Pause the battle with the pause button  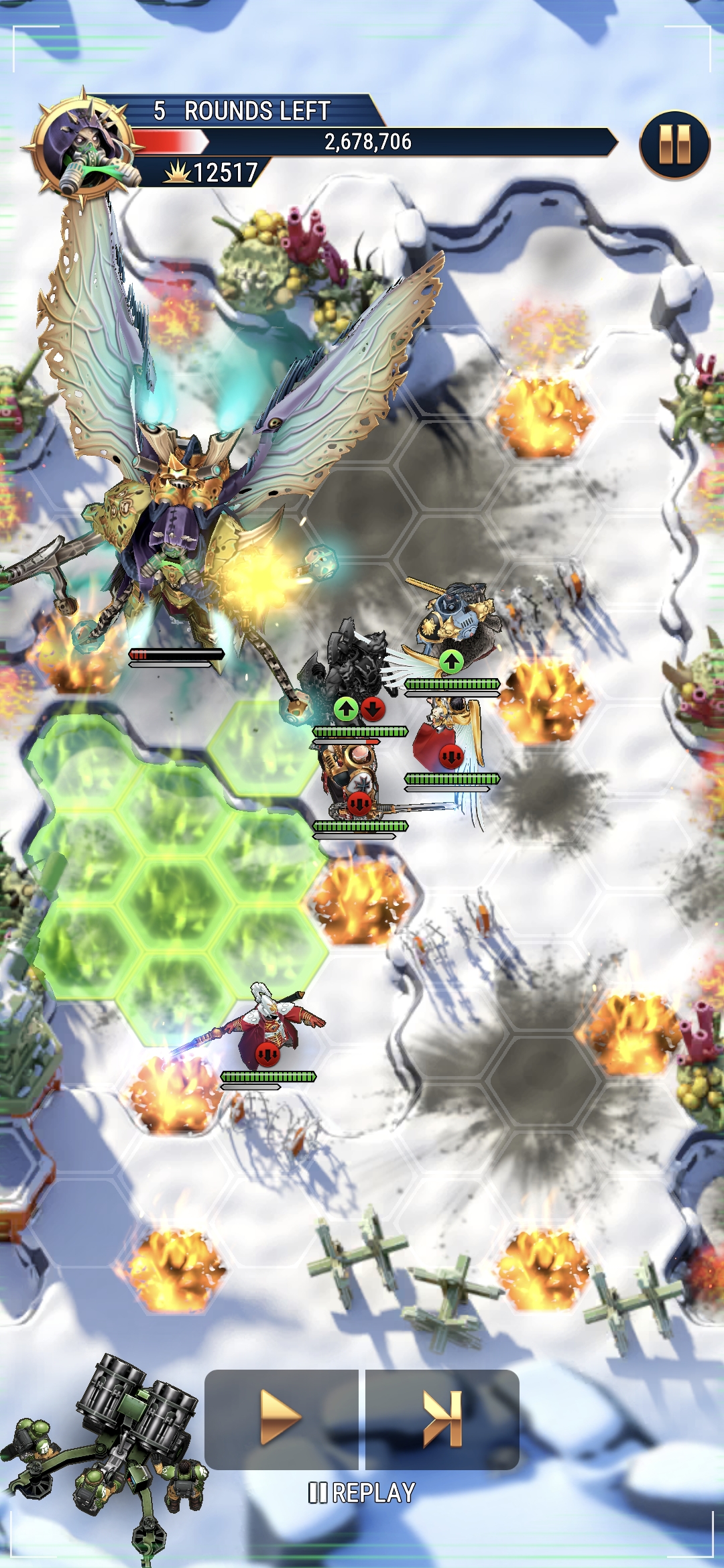[674, 145]
